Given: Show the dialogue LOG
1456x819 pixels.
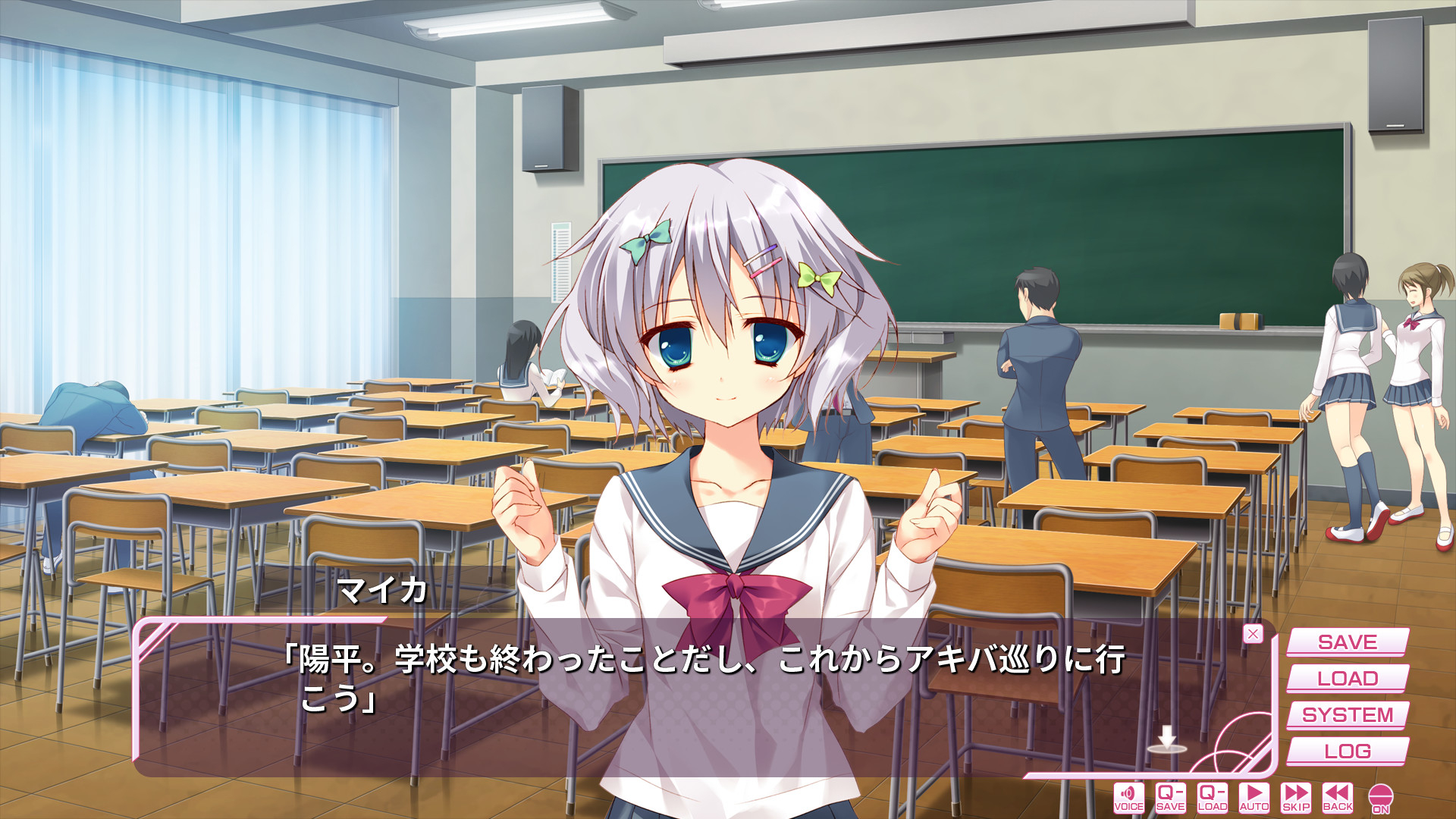Looking at the screenshot, I should pyautogui.click(x=1347, y=752).
